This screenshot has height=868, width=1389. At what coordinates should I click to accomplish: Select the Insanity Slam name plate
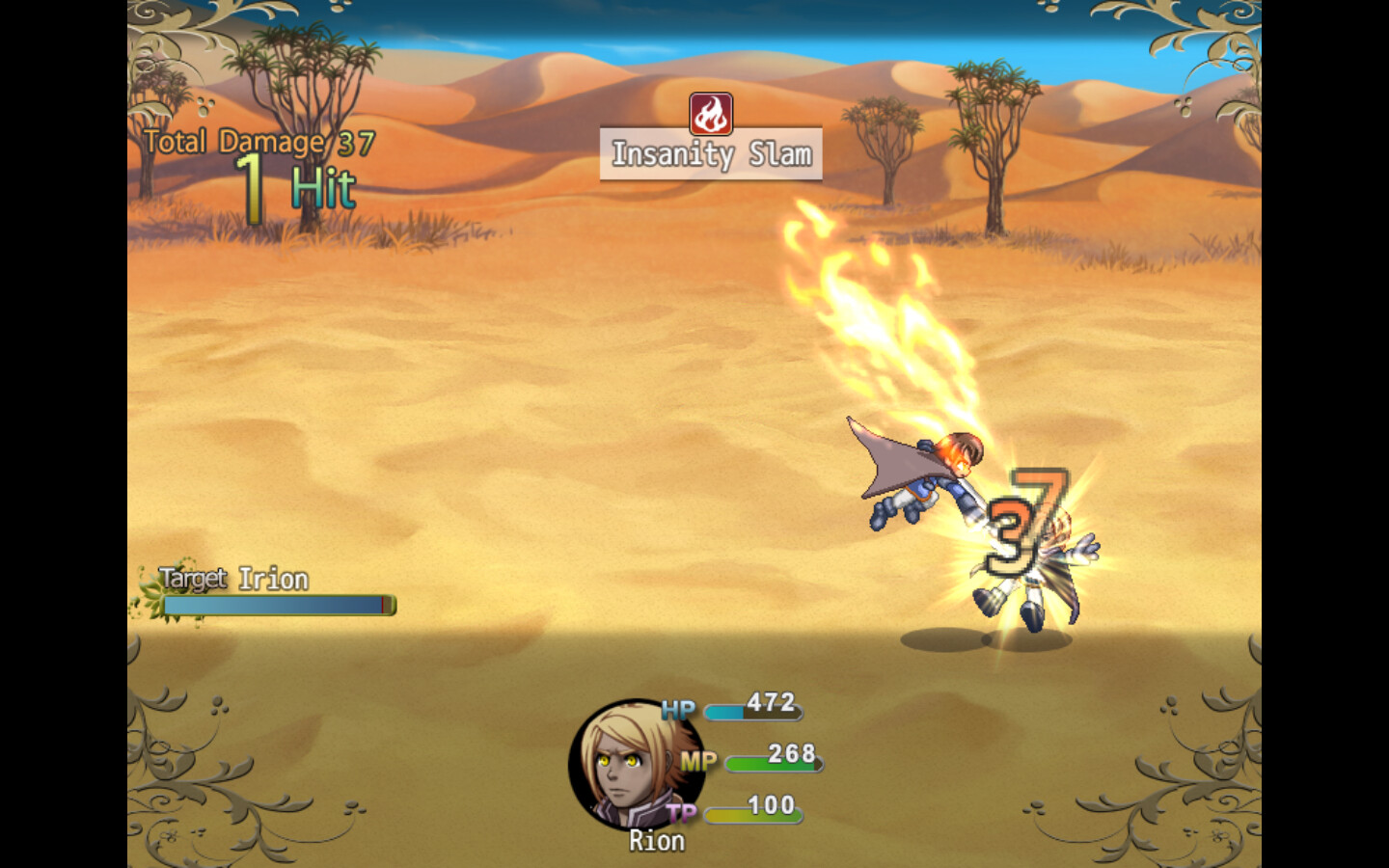coord(711,154)
